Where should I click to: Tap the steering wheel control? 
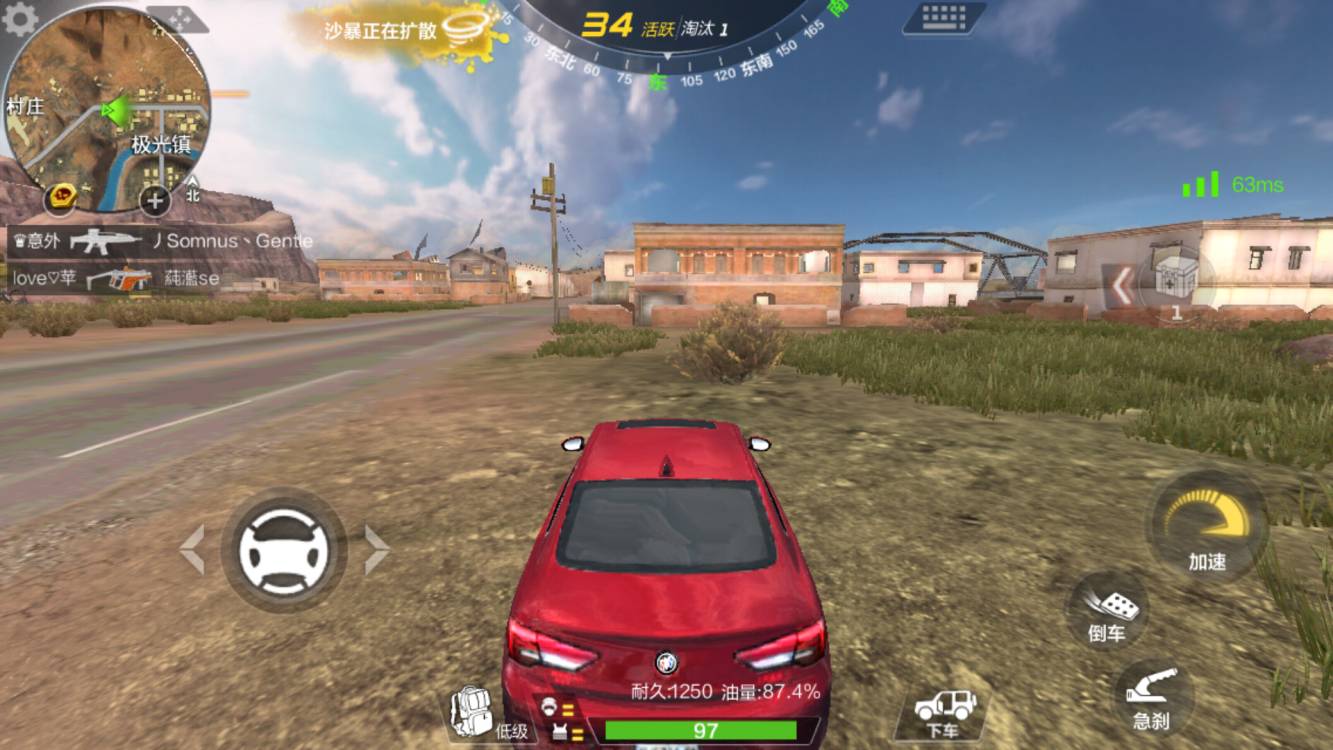(284, 550)
